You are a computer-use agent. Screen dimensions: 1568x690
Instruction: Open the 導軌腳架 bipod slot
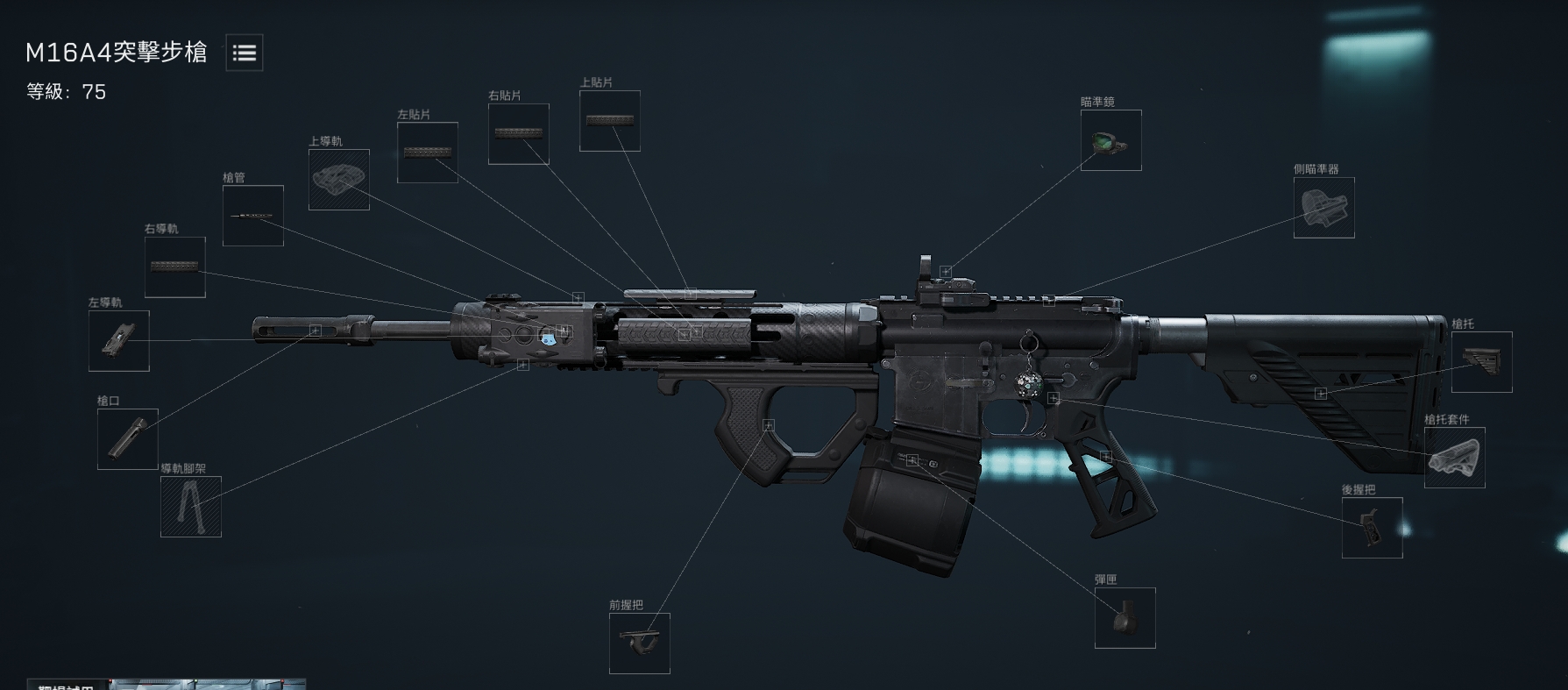point(190,507)
